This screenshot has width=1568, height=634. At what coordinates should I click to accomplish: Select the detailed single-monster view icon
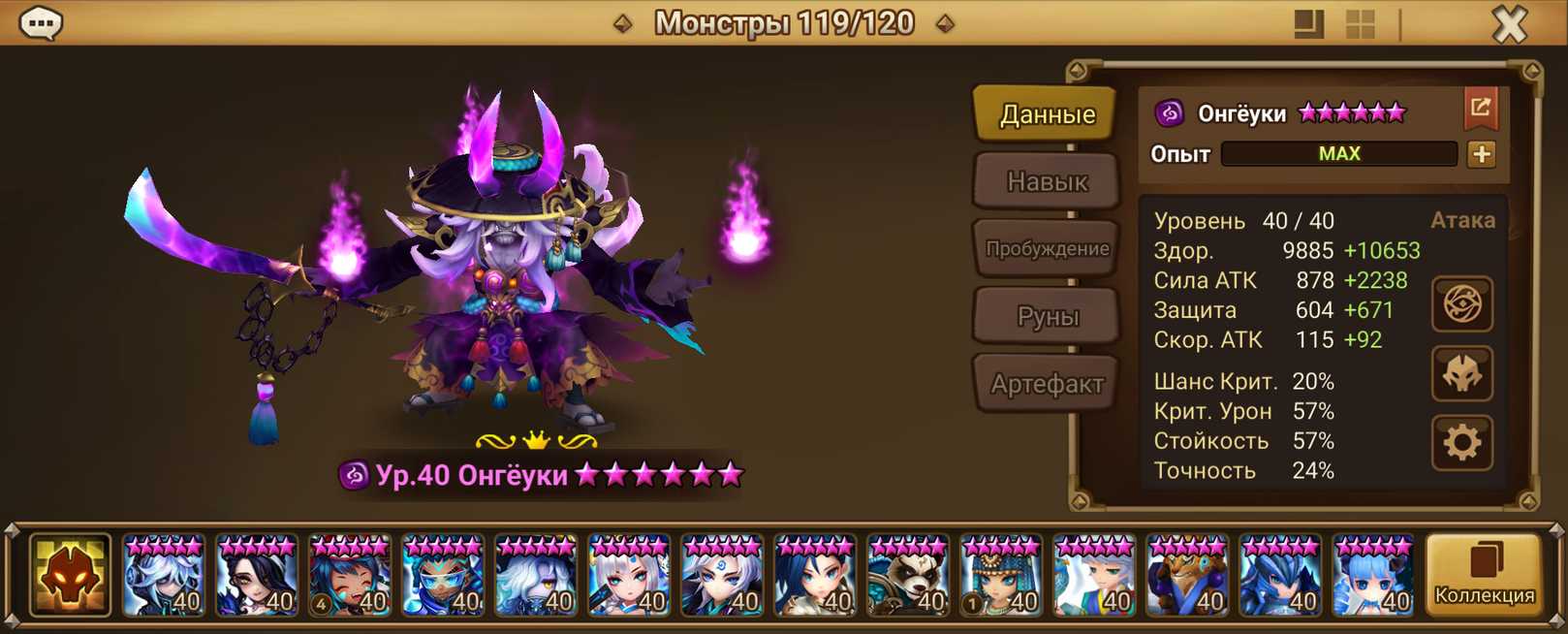point(1308,24)
